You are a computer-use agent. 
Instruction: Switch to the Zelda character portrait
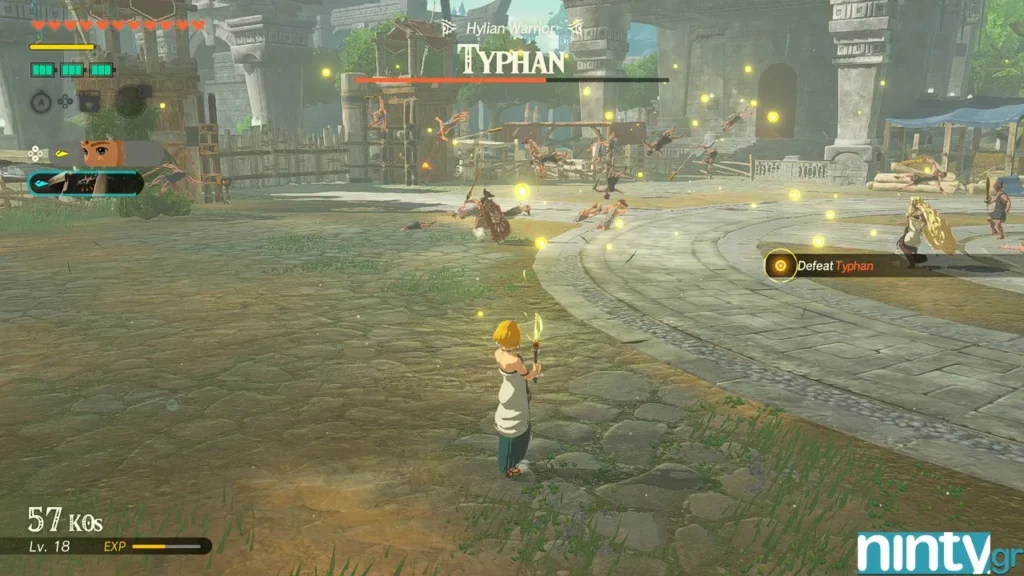click(x=103, y=153)
